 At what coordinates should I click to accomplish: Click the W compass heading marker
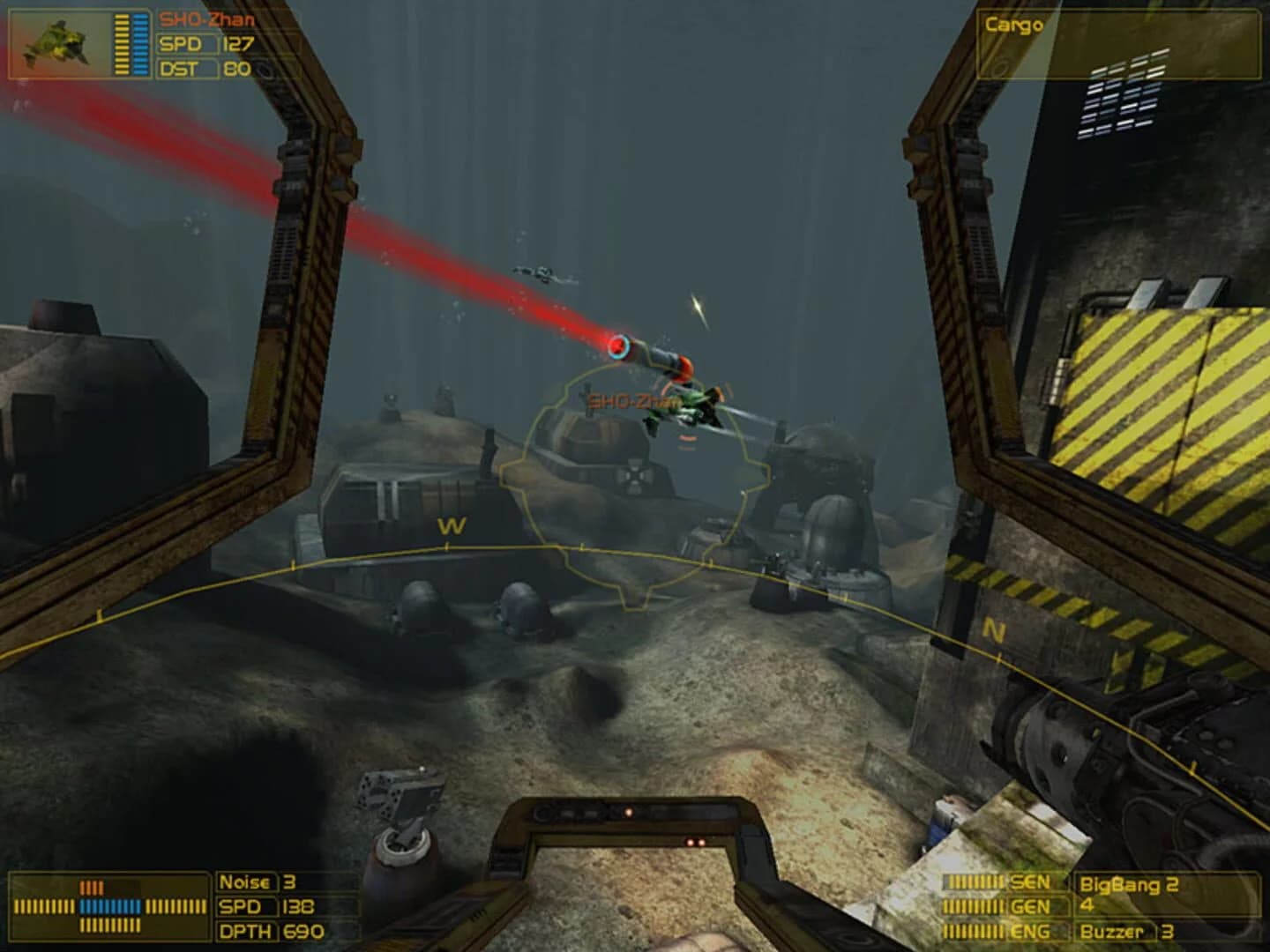coord(450,524)
